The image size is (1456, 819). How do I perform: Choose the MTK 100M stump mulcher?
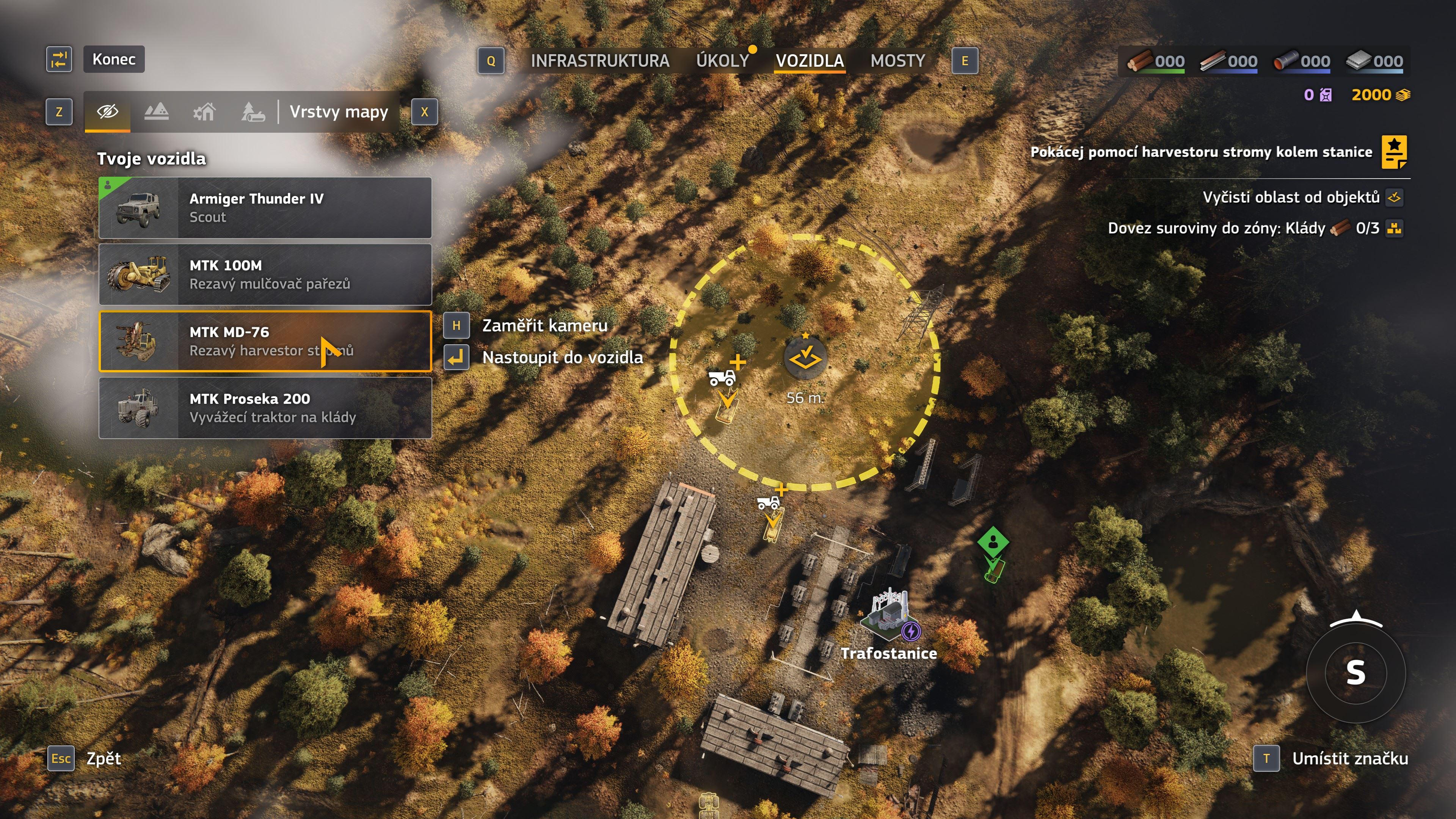(x=265, y=274)
